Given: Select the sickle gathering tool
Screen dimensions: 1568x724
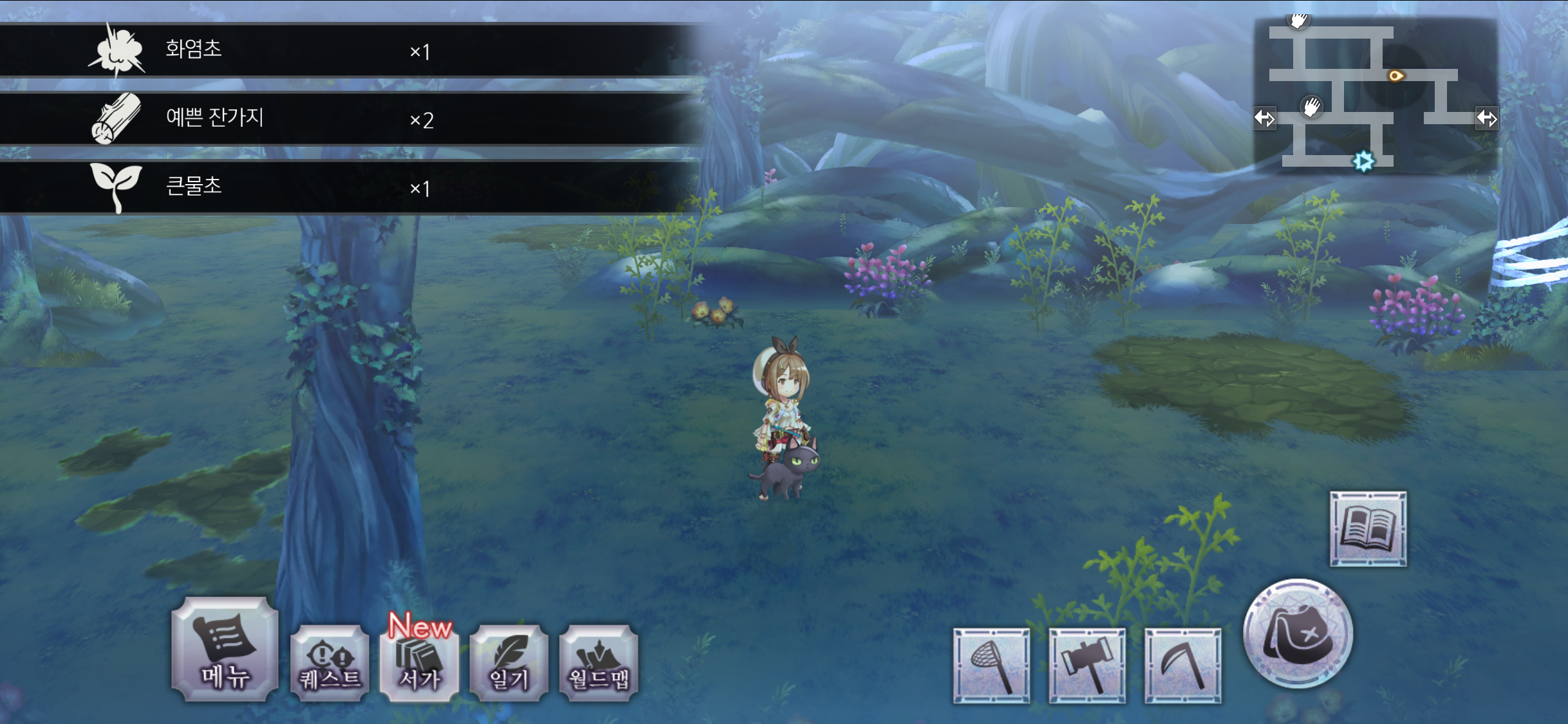Looking at the screenshot, I should (x=1183, y=665).
